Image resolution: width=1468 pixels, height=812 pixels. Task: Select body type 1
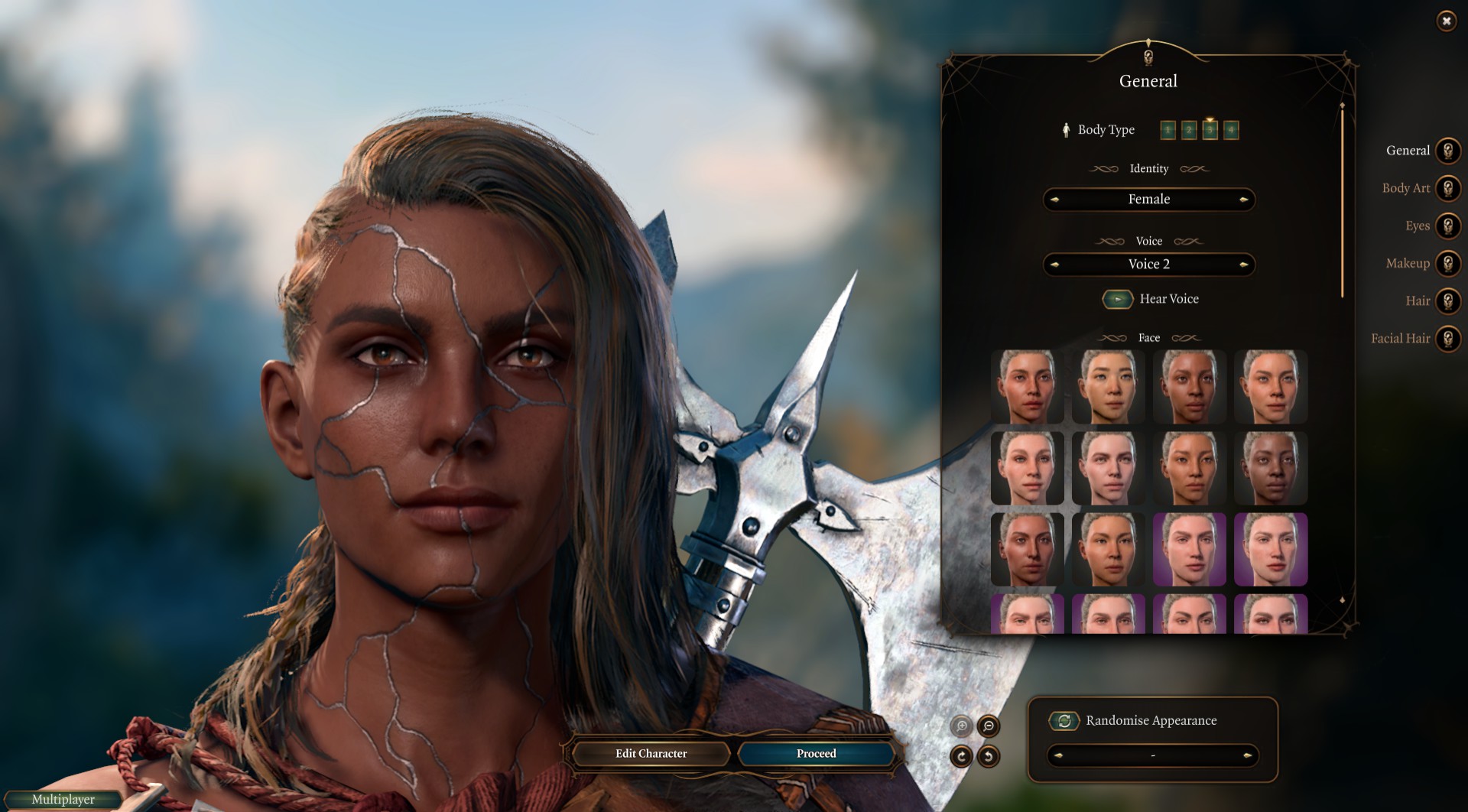click(x=1168, y=131)
